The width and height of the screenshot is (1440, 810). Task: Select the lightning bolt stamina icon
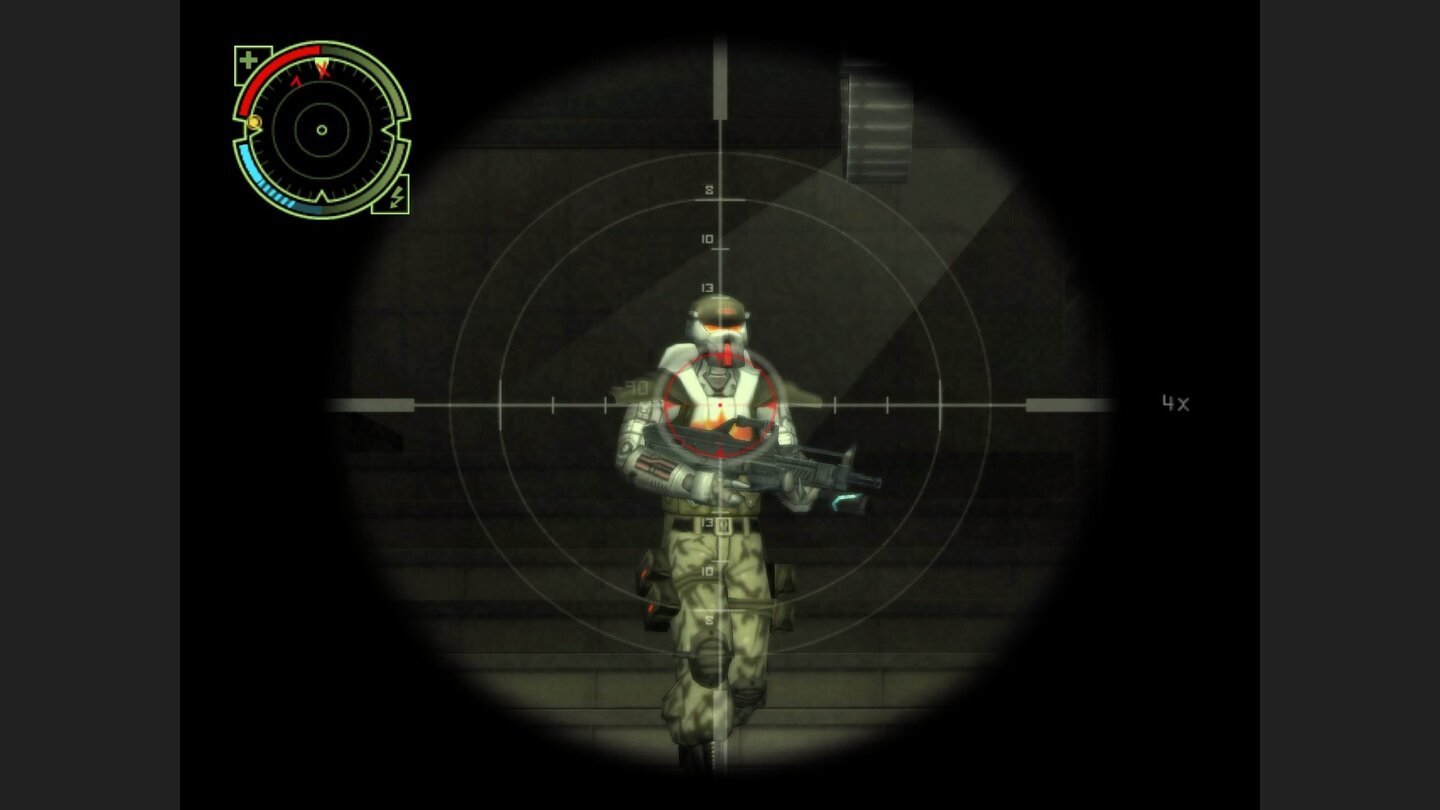click(396, 199)
